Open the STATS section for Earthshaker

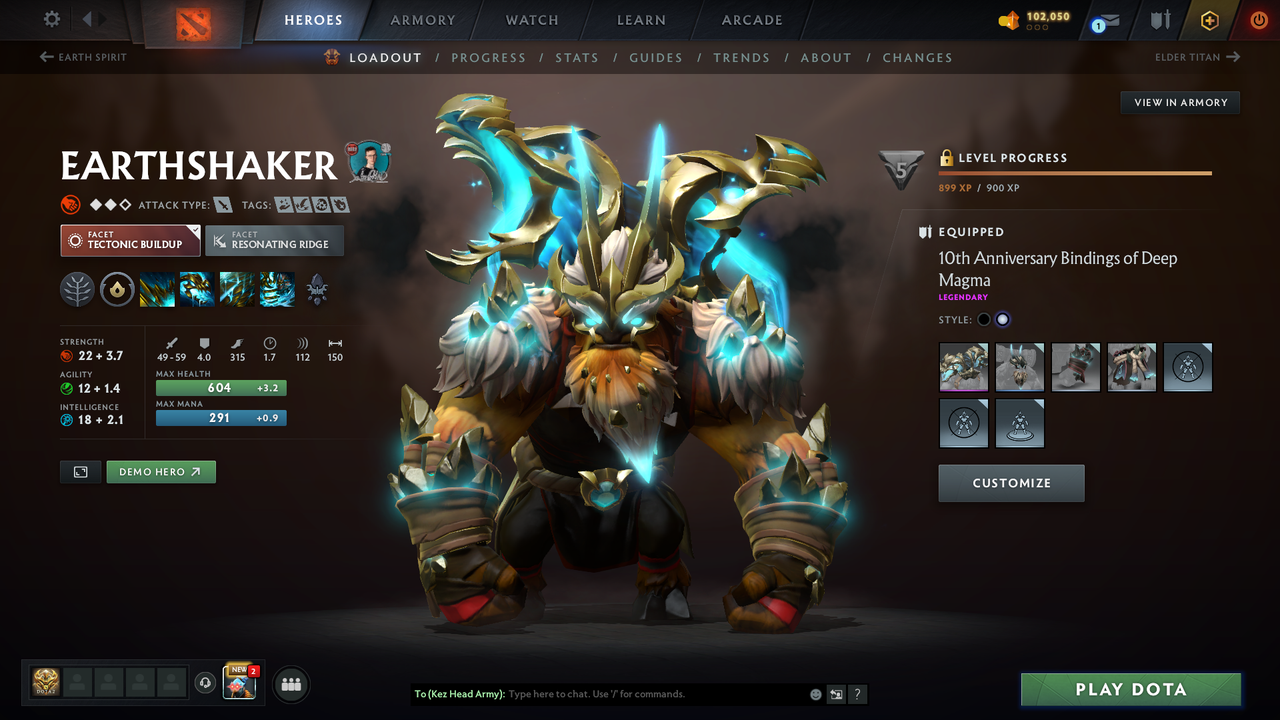tap(577, 57)
